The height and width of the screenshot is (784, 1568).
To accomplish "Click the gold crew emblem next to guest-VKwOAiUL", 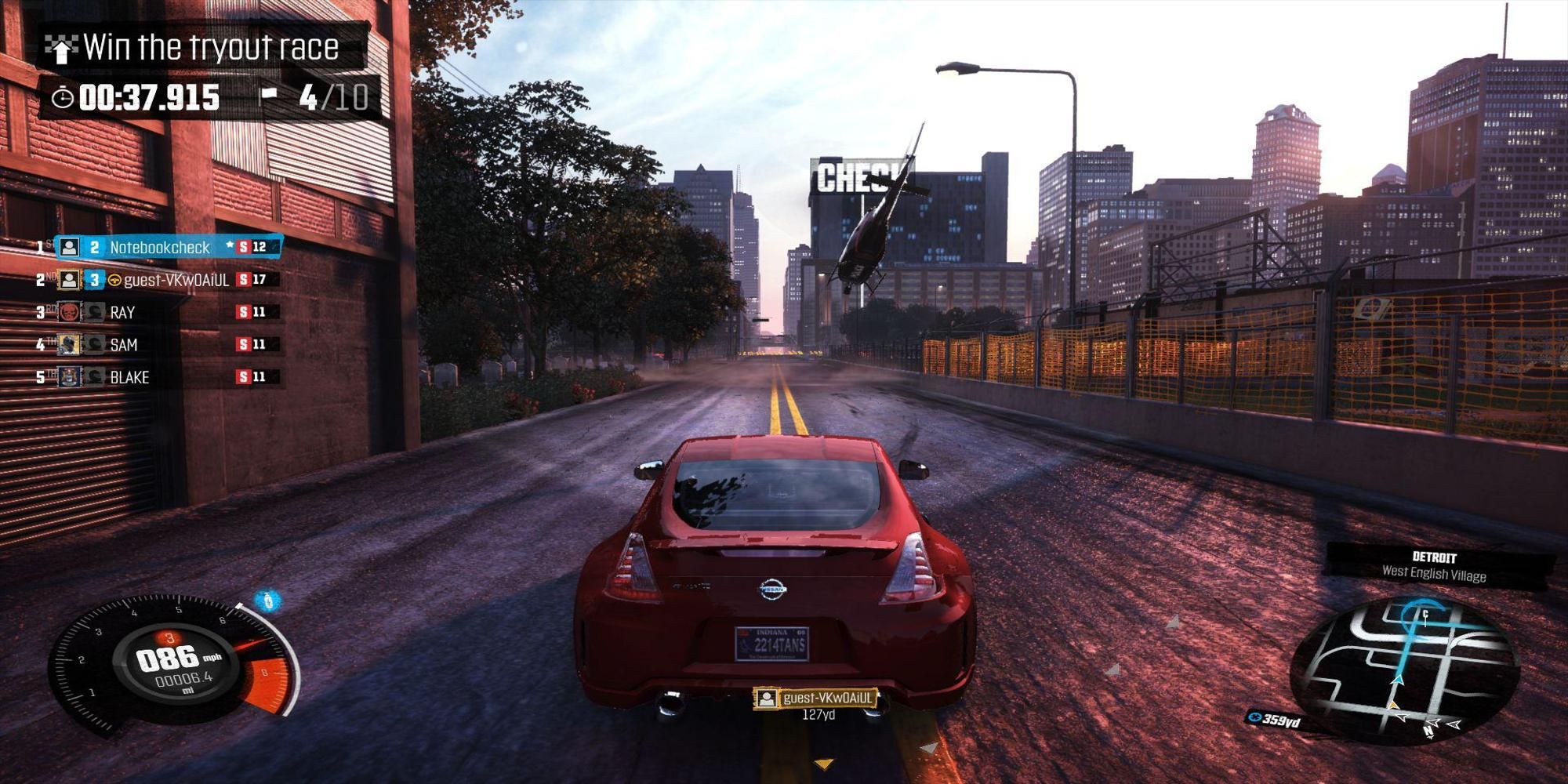I will click(x=115, y=279).
